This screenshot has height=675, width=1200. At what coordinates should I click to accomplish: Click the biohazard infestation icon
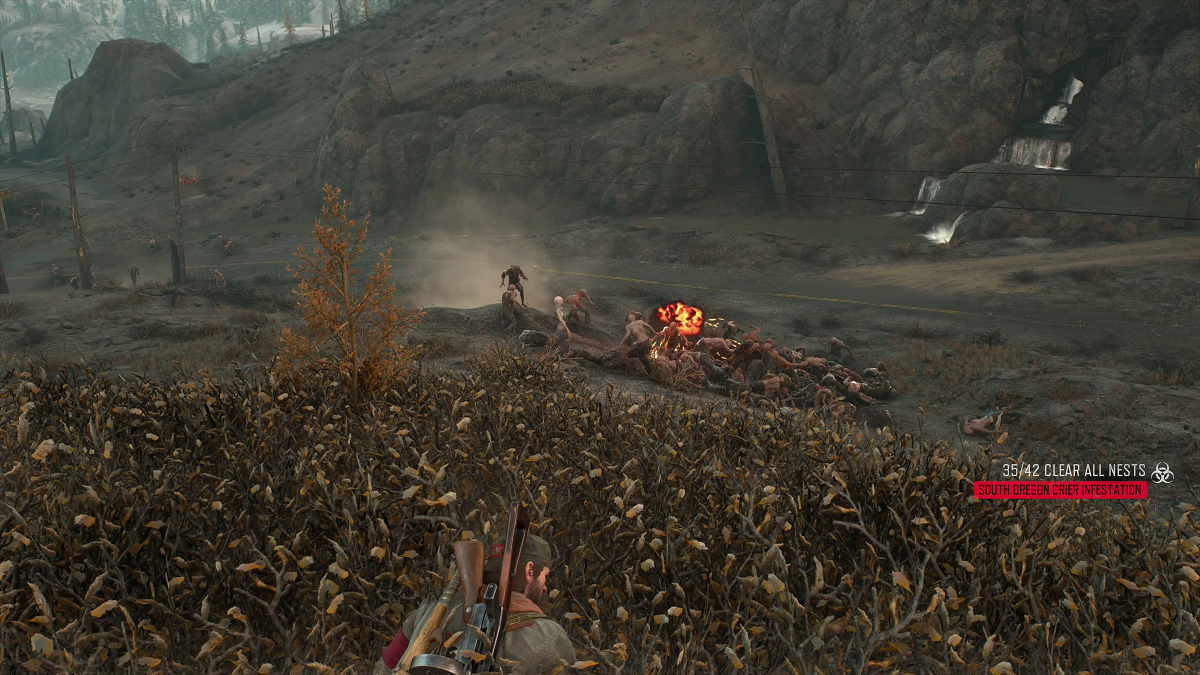point(1162,472)
